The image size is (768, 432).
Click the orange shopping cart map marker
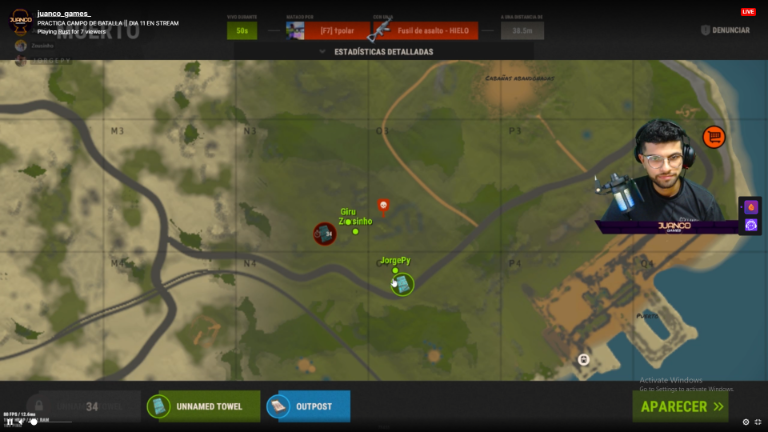point(713,137)
